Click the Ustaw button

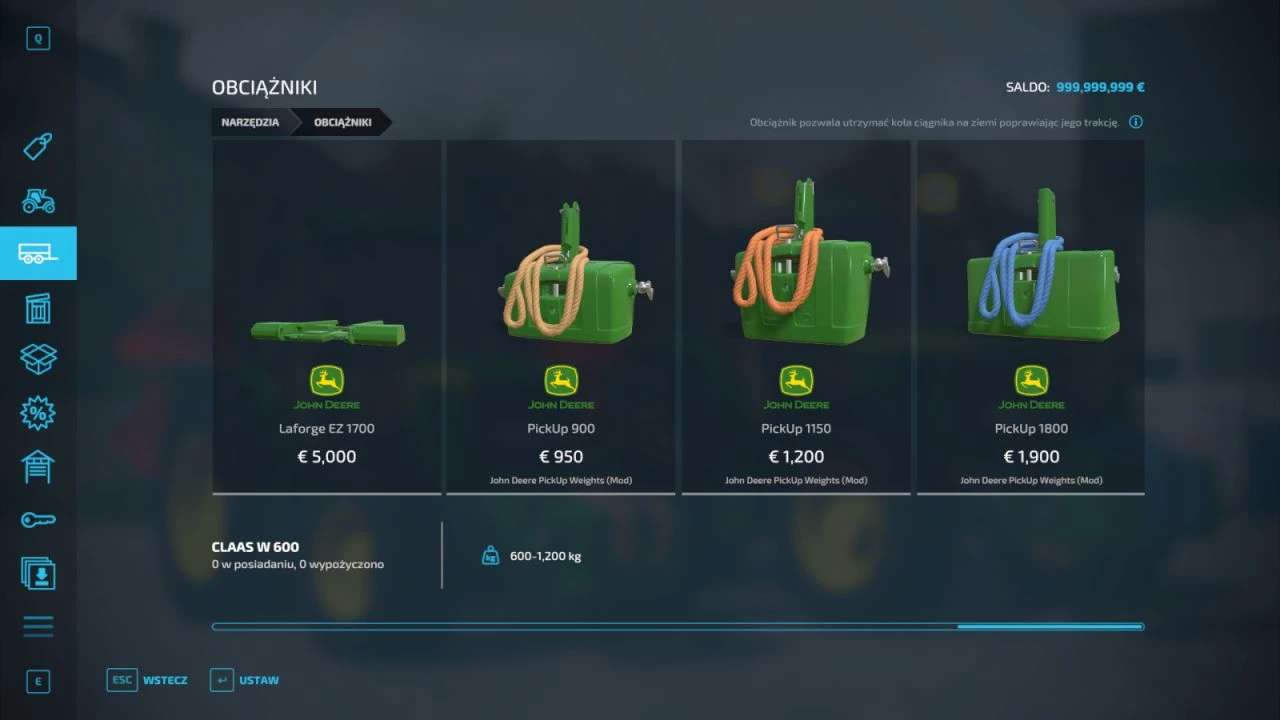click(x=245, y=680)
